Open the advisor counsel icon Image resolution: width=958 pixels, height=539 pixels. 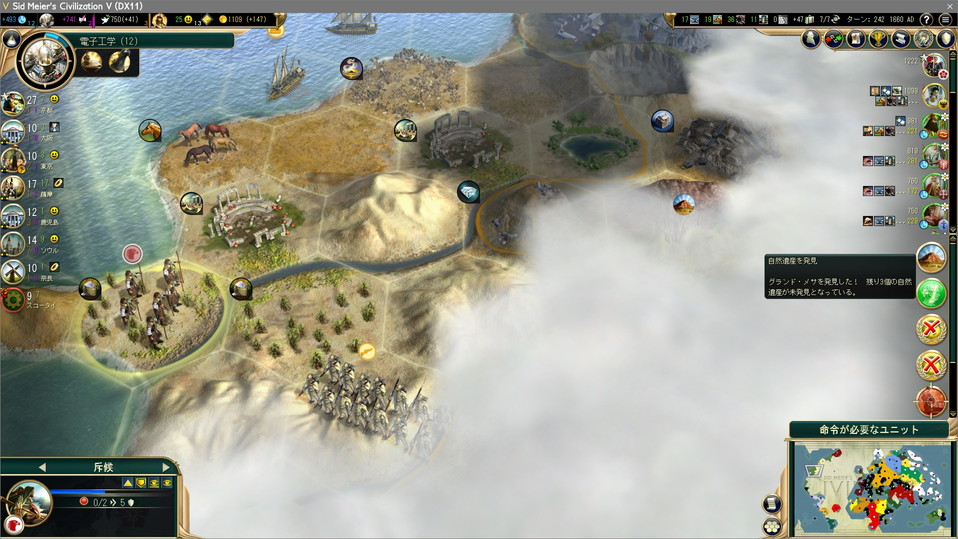[x=811, y=40]
